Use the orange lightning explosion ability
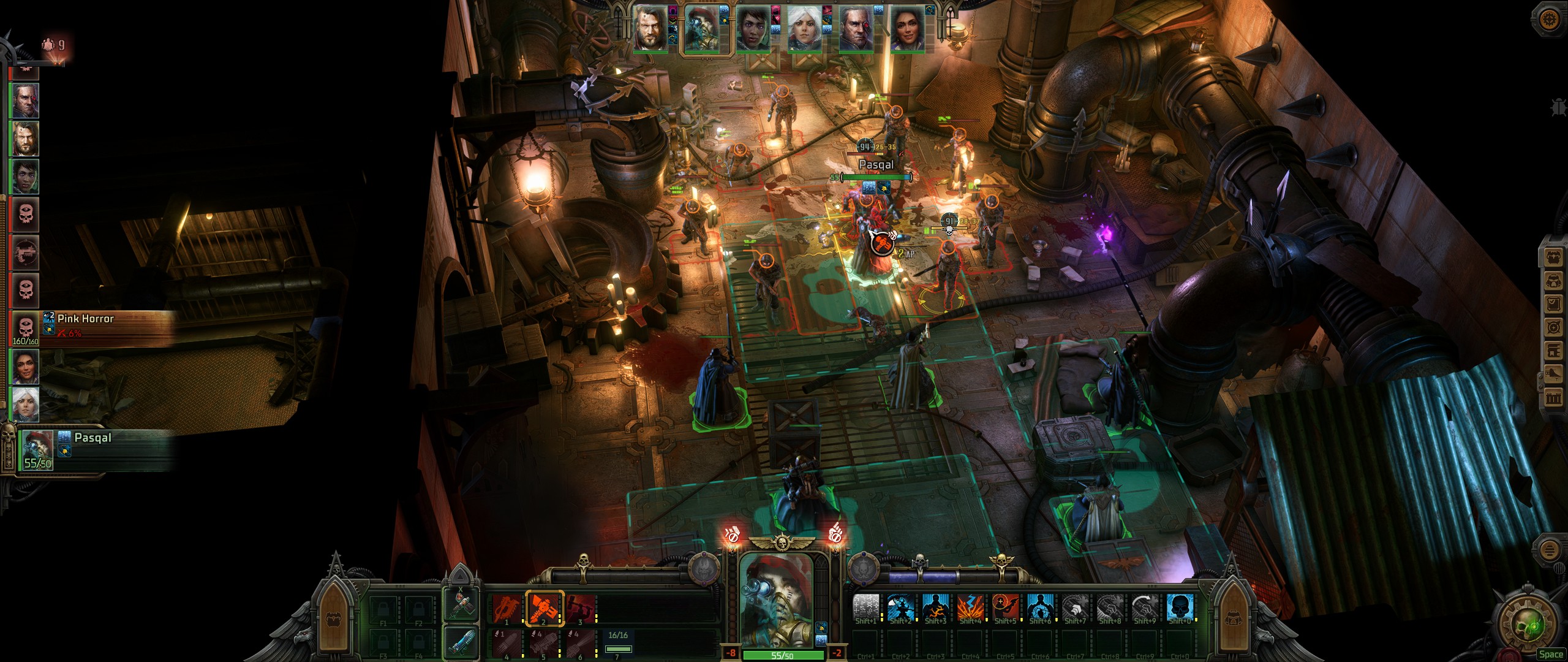The width and height of the screenshot is (1568, 662). click(970, 607)
